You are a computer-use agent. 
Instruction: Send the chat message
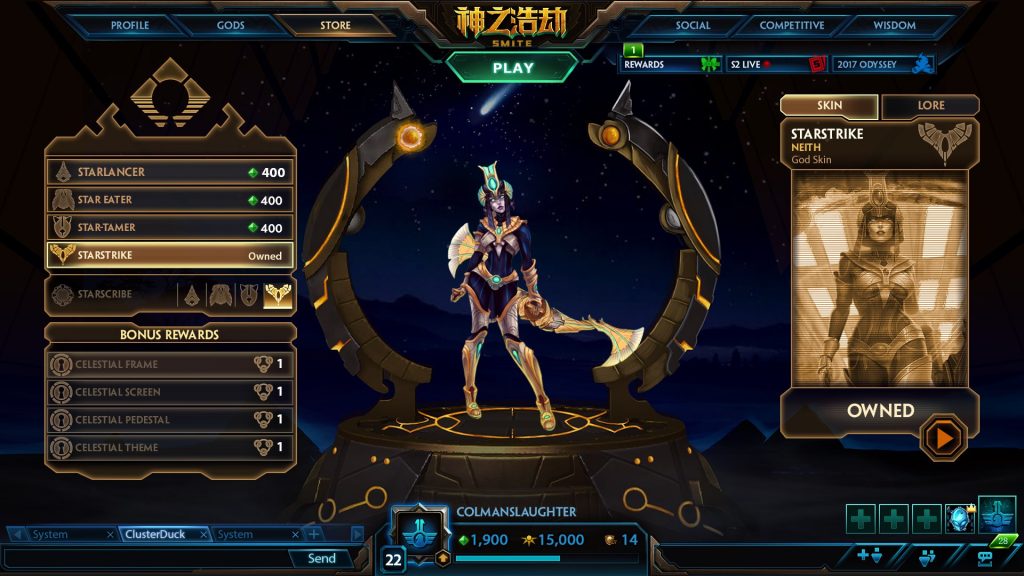click(322, 558)
